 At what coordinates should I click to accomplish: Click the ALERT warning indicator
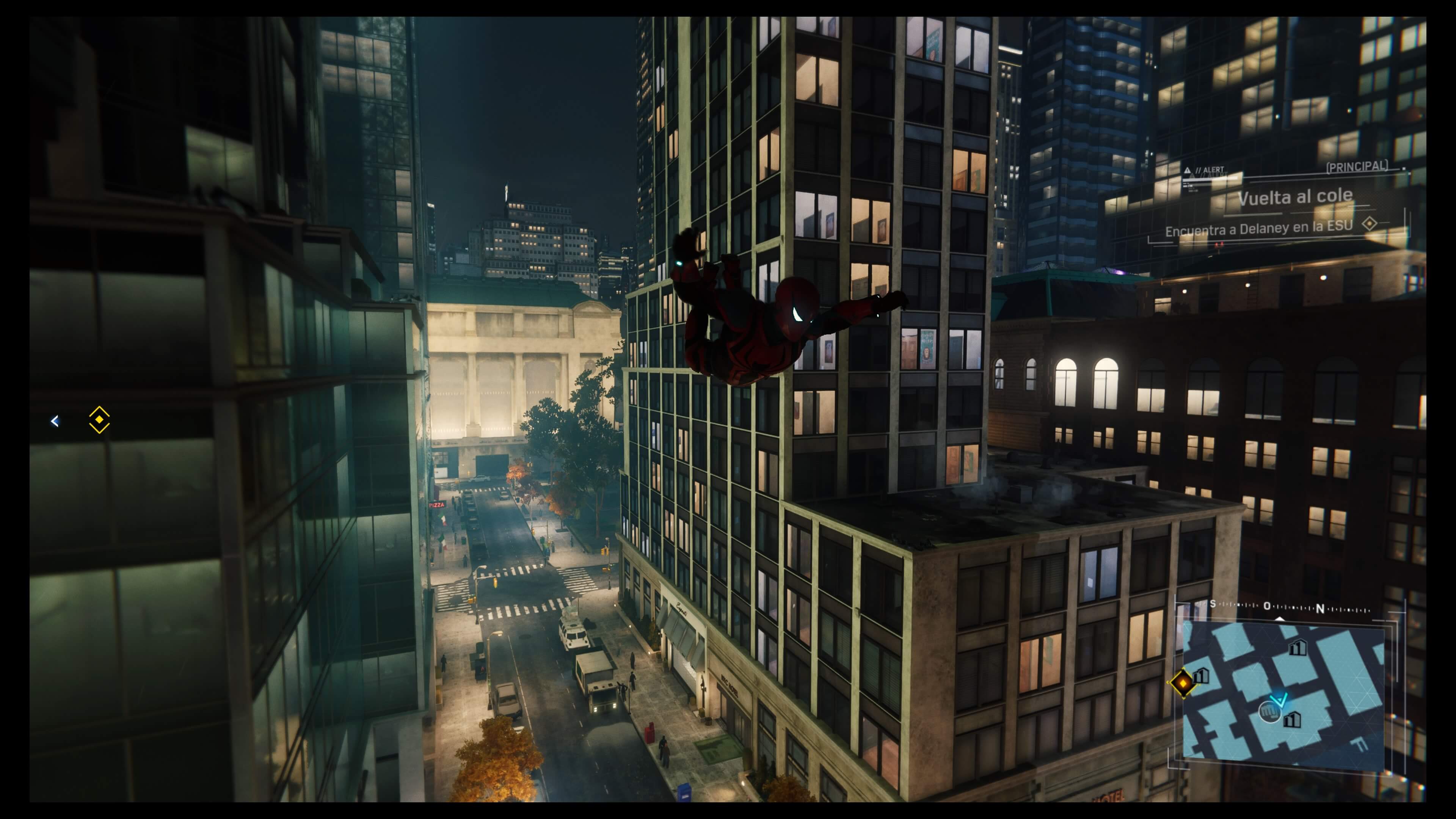(1205, 170)
